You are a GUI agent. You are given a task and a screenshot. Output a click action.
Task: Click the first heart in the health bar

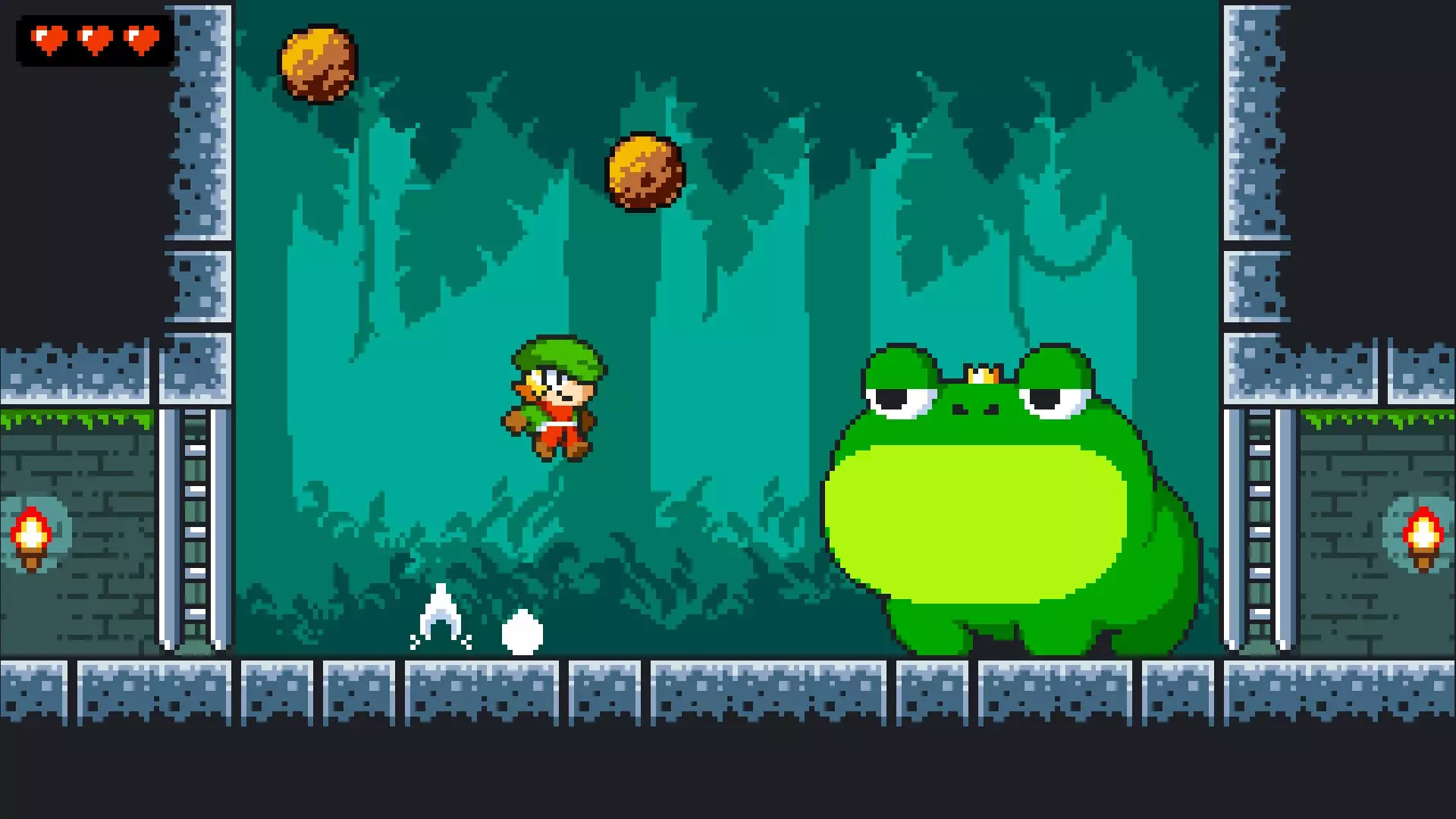47,39
